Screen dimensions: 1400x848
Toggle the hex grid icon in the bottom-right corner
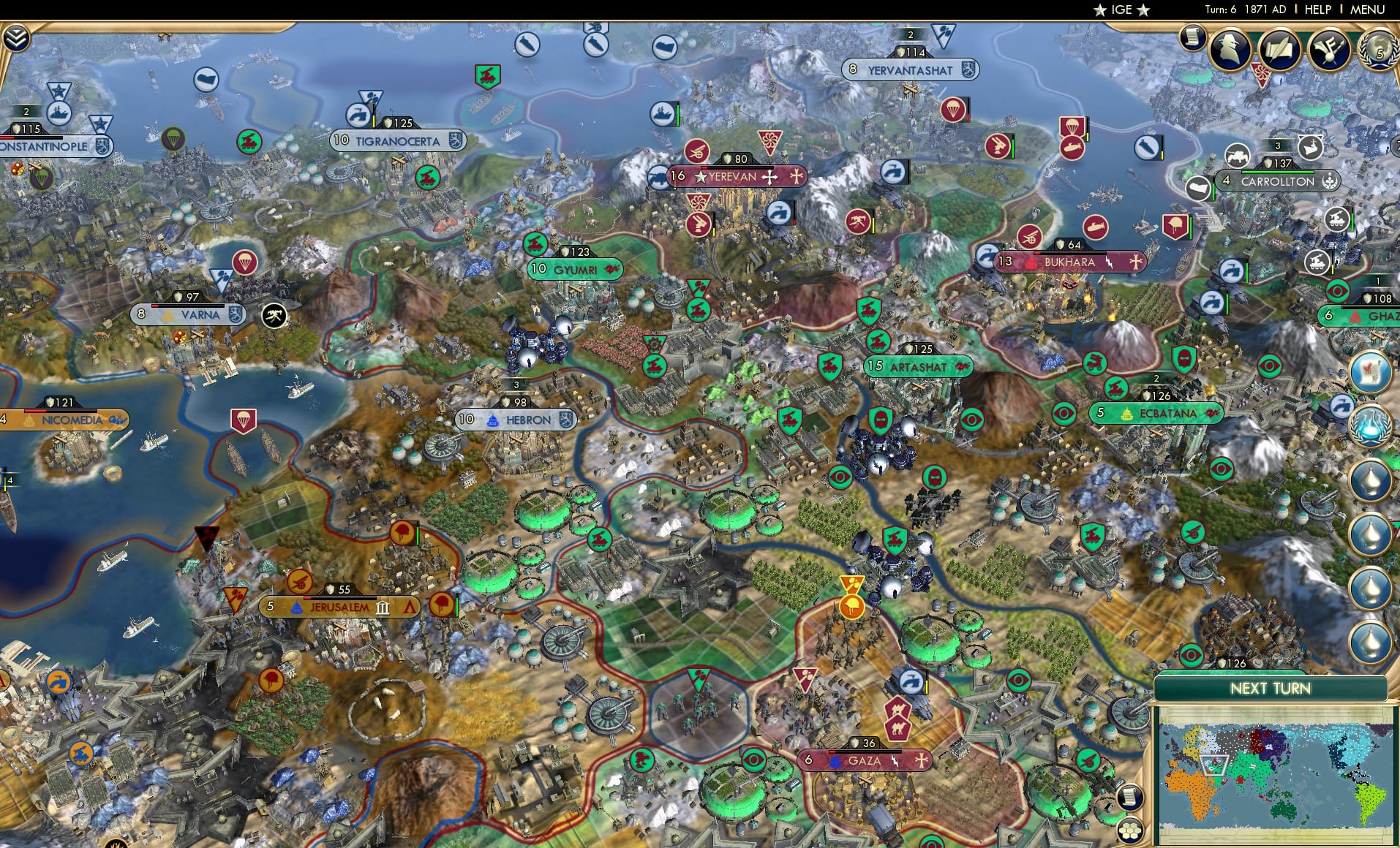1130,830
